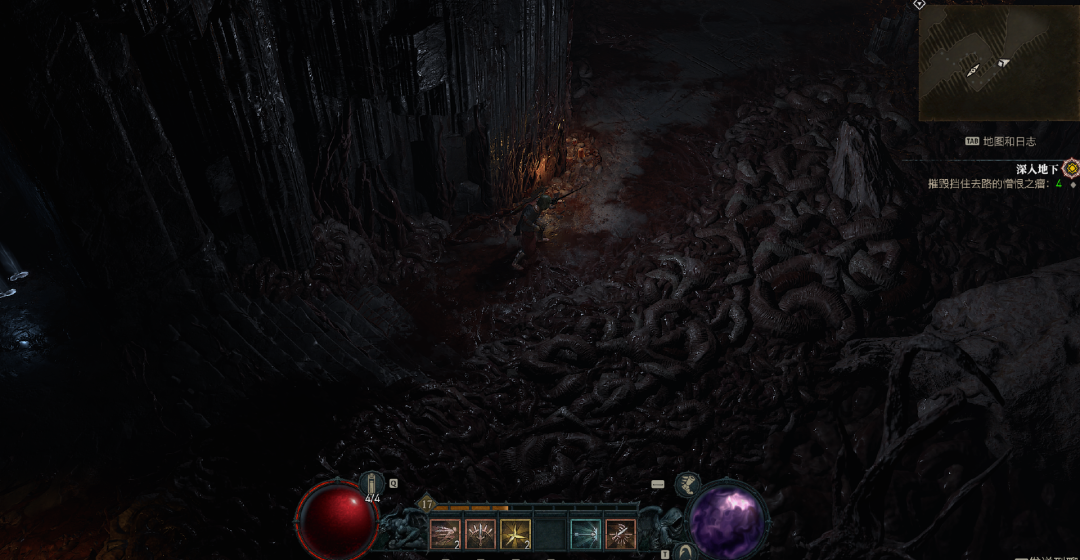
Task: Use the healing potion icon
Action: coord(372,484)
